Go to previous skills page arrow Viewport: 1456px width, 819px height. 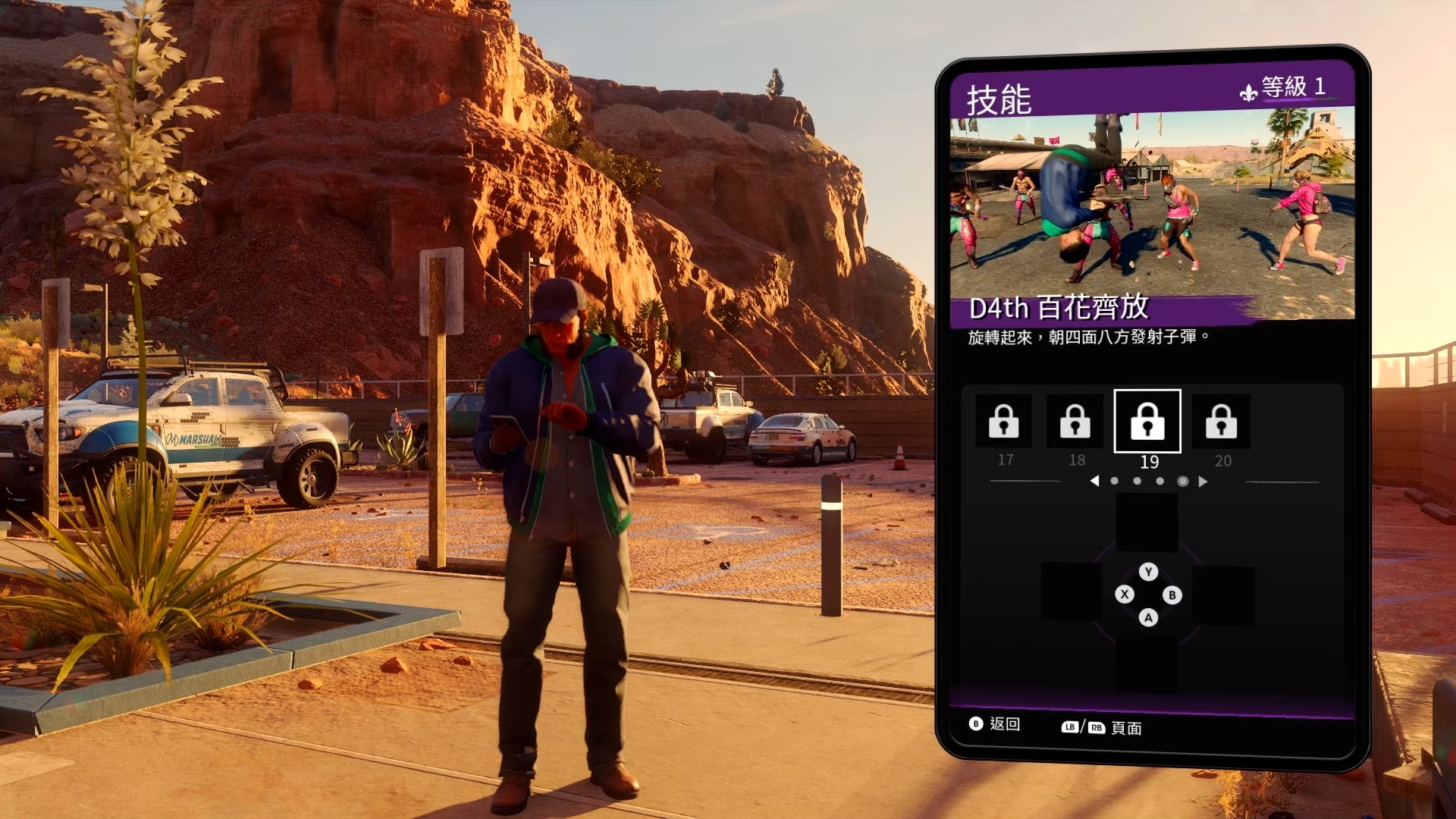(x=1094, y=481)
